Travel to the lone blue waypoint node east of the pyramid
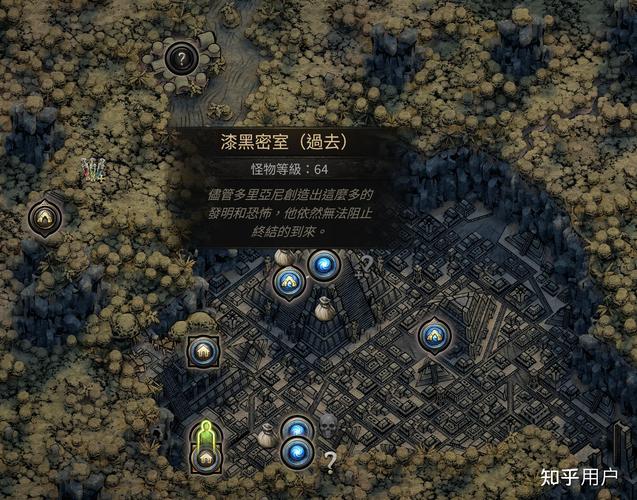The height and width of the screenshot is (500, 637). [434, 335]
